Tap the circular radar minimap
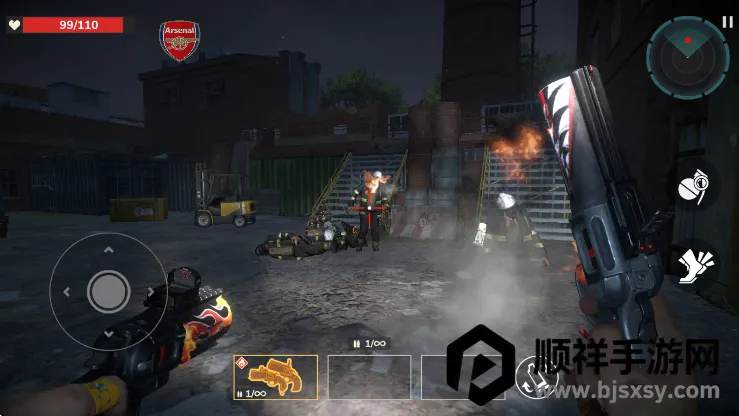The image size is (739, 416). [x=687, y=57]
